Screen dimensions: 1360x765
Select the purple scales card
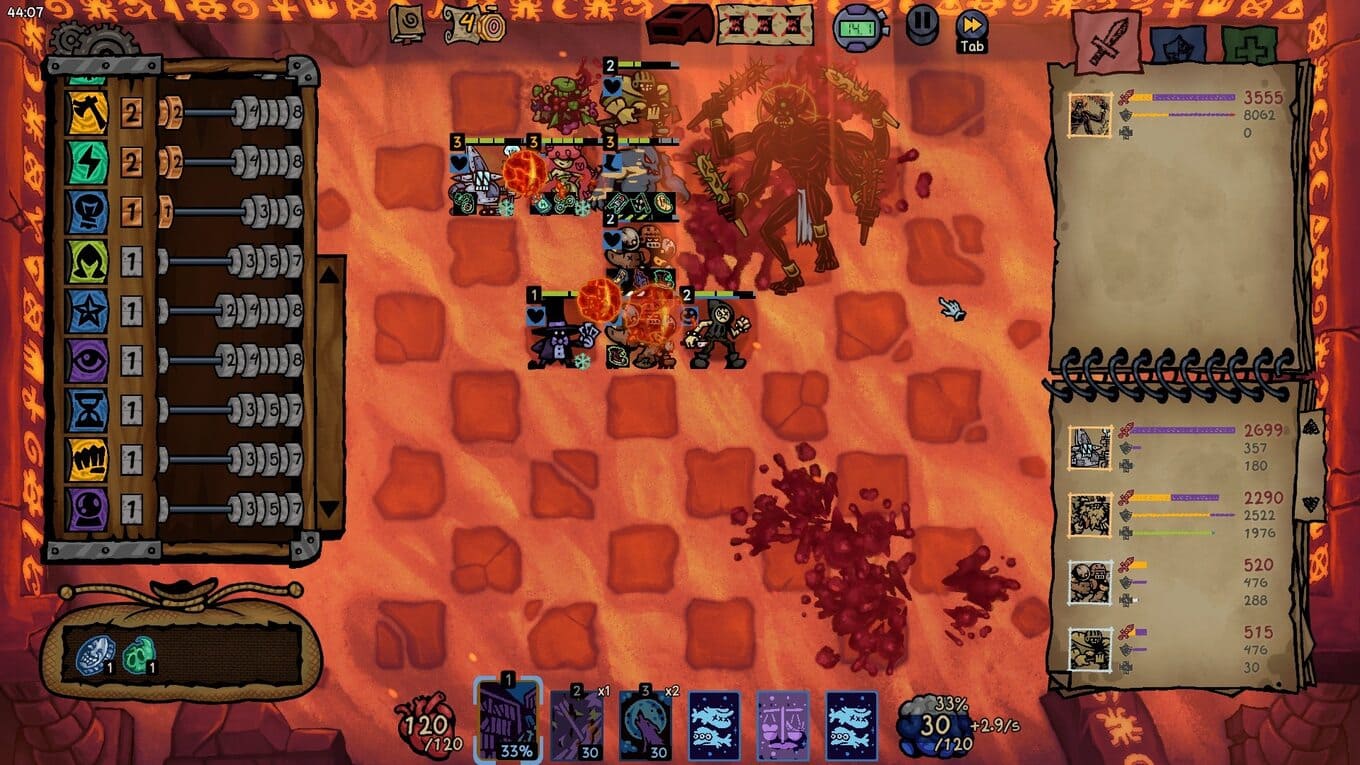click(783, 723)
